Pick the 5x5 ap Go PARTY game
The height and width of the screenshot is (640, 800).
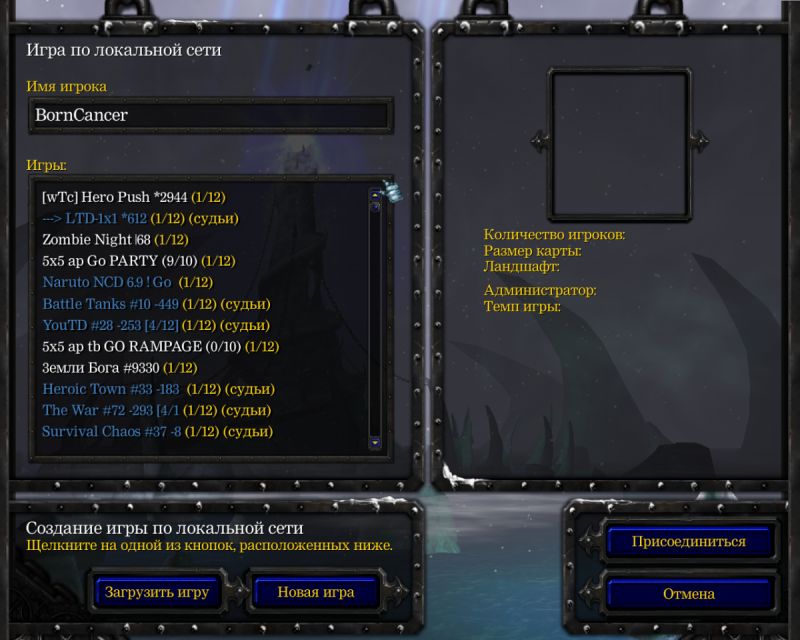138,261
